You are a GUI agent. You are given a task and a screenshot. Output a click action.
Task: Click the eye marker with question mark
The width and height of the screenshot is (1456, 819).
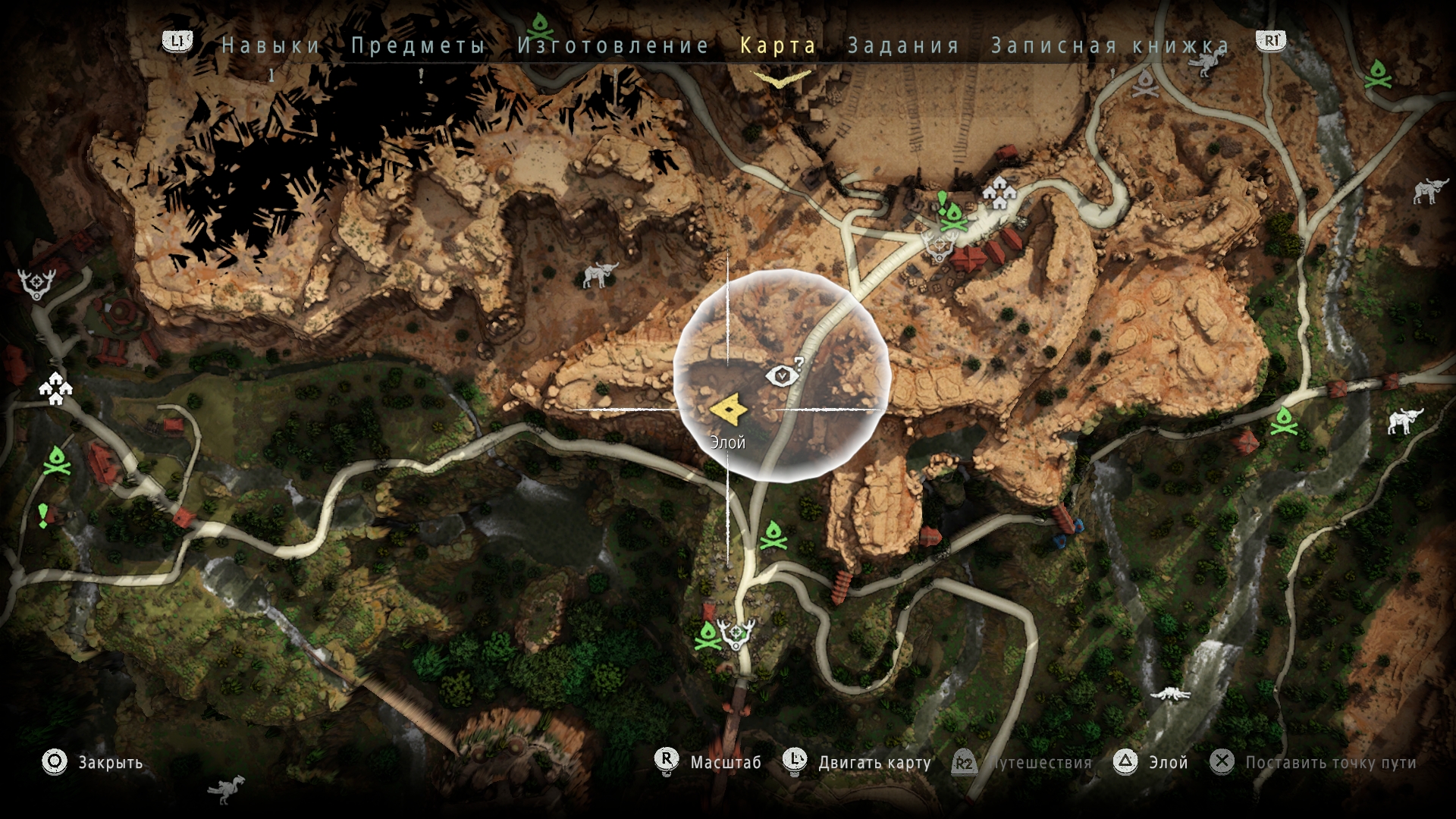point(783,373)
